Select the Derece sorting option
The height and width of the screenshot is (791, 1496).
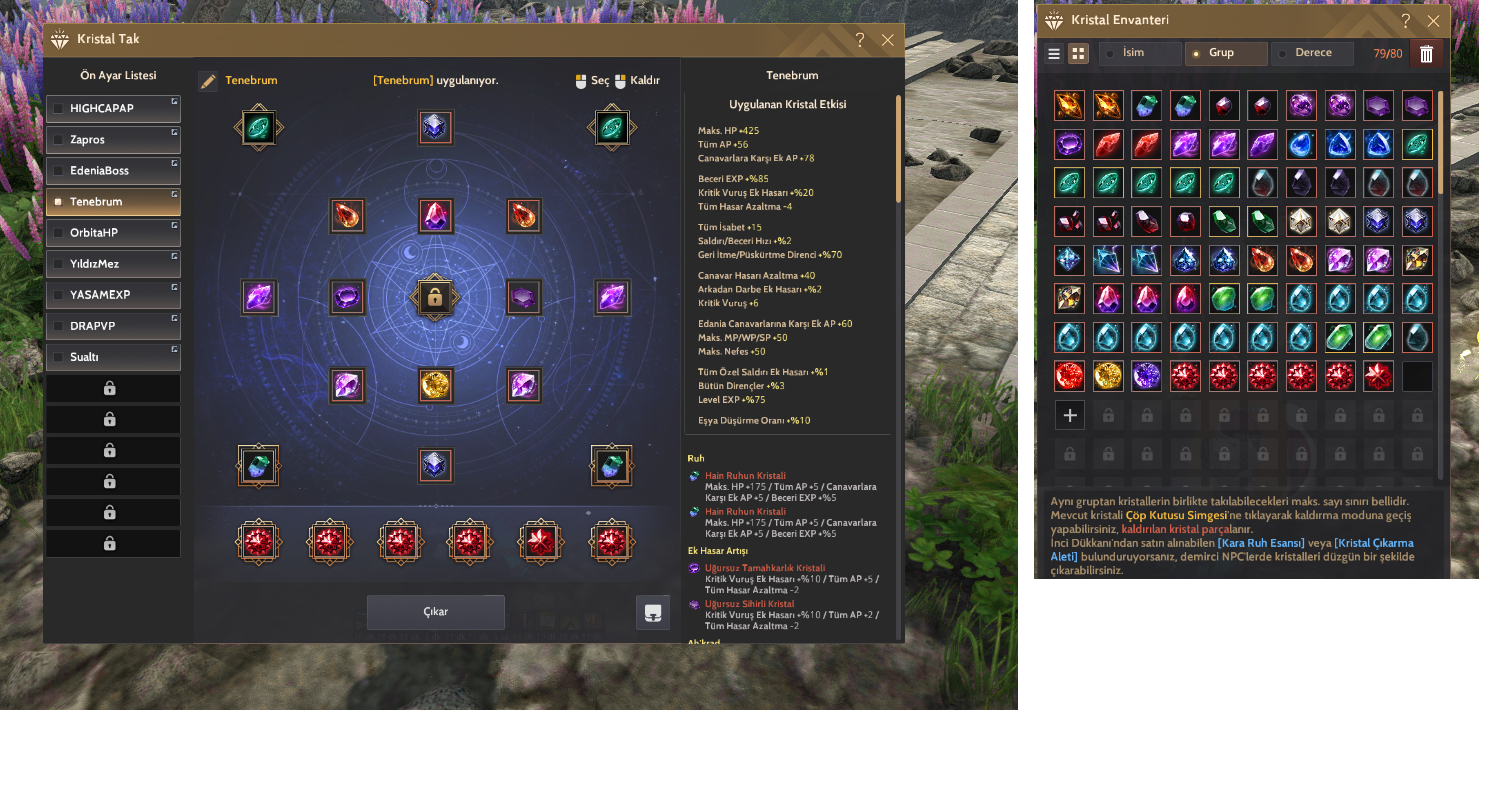[x=1313, y=53]
